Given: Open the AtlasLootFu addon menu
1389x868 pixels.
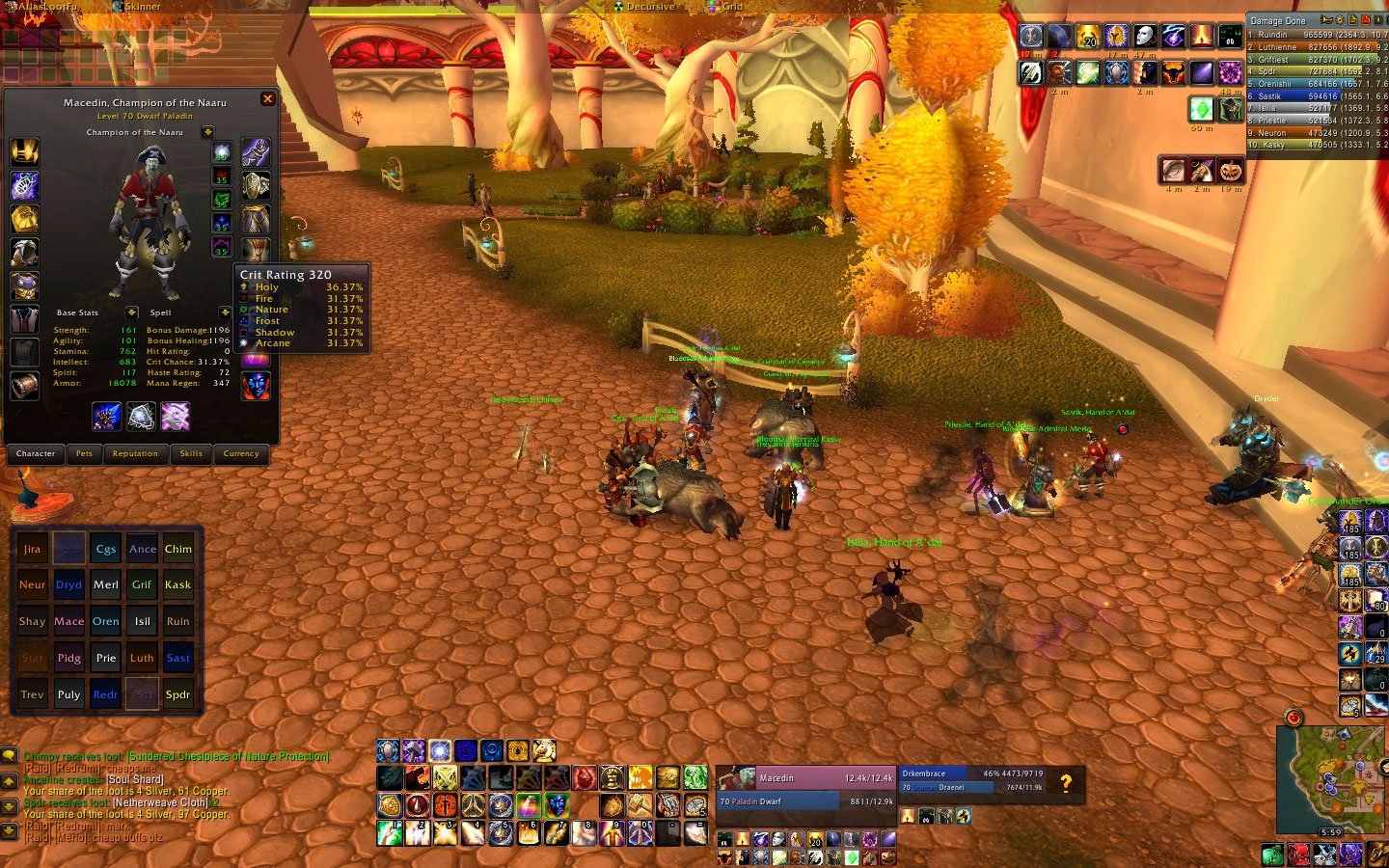Looking at the screenshot, I should [x=46, y=7].
